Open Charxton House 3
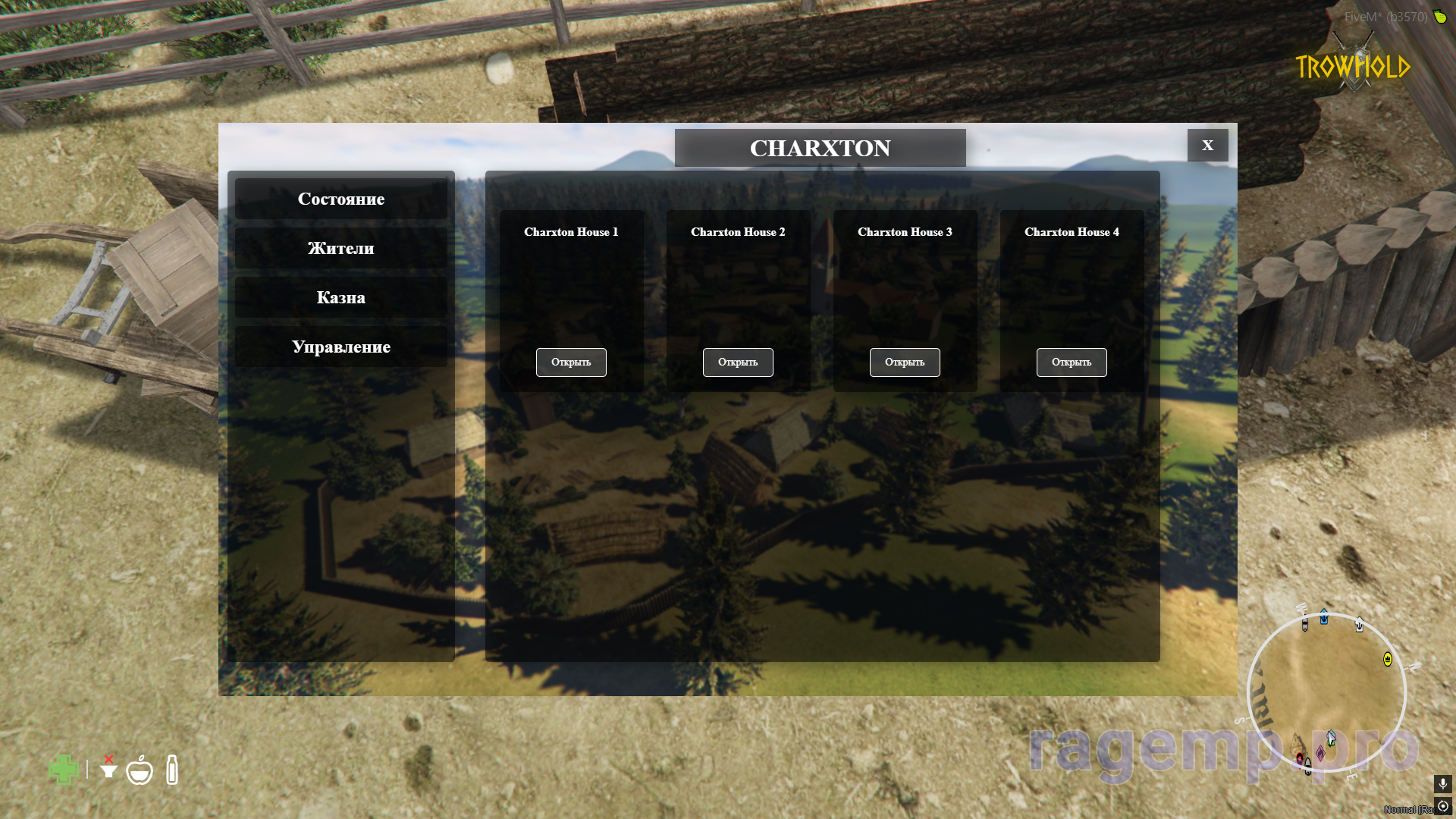The height and width of the screenshot is (819, 1456). point(905,362)
